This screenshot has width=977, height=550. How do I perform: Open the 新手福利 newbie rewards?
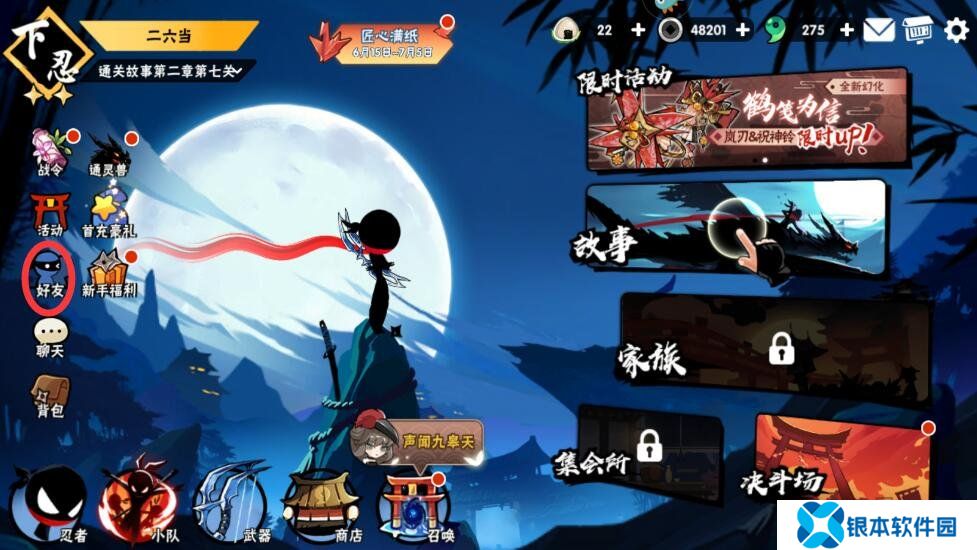109,273
